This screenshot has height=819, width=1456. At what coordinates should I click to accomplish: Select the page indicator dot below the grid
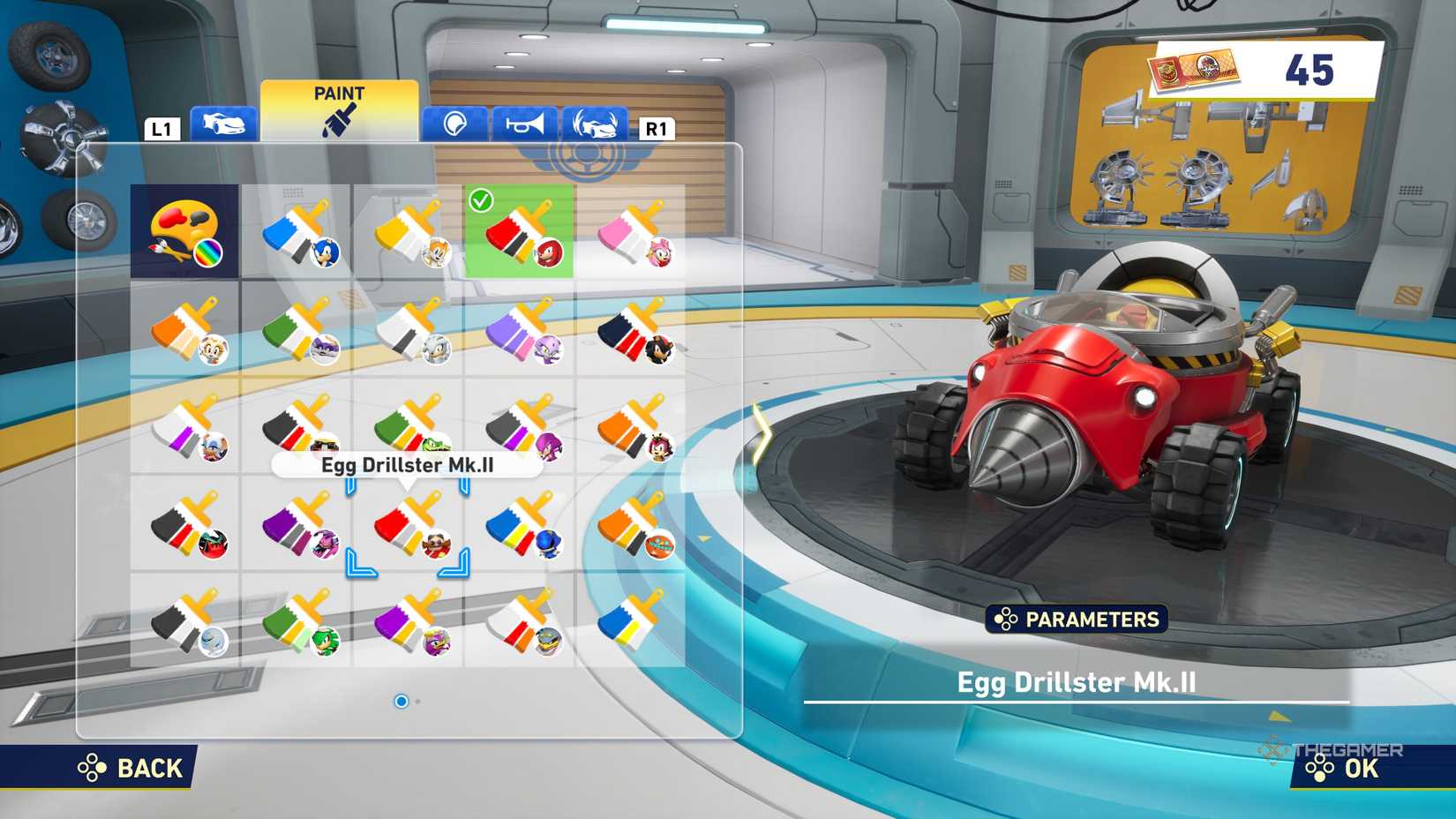[402, 702]
